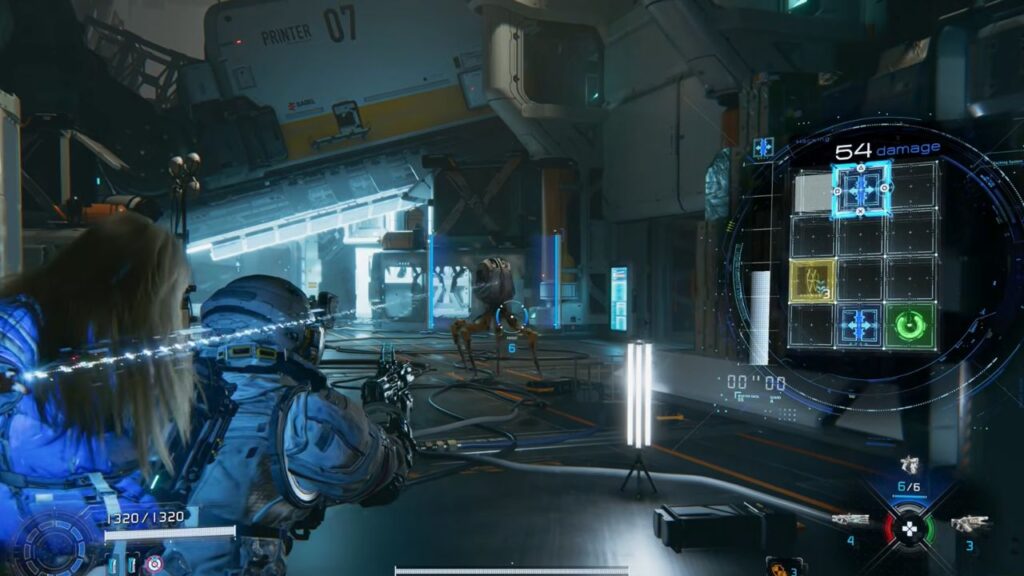Switch to the left weapon with 4 ammo
Image resolution: width=1024 pixels, height=576 pixels.
click(x=851, y=521)
